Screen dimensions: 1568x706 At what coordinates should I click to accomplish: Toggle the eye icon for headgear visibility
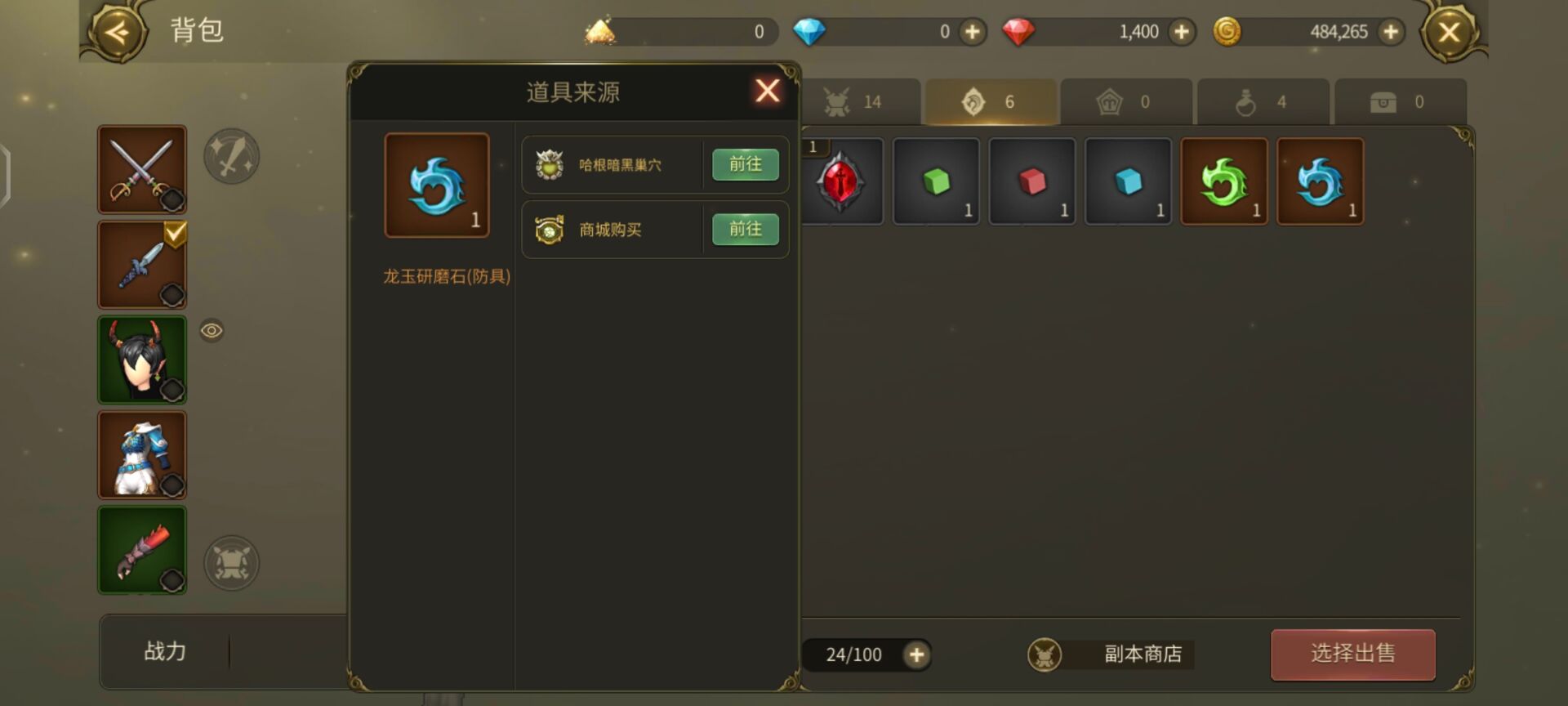[212, 331]
